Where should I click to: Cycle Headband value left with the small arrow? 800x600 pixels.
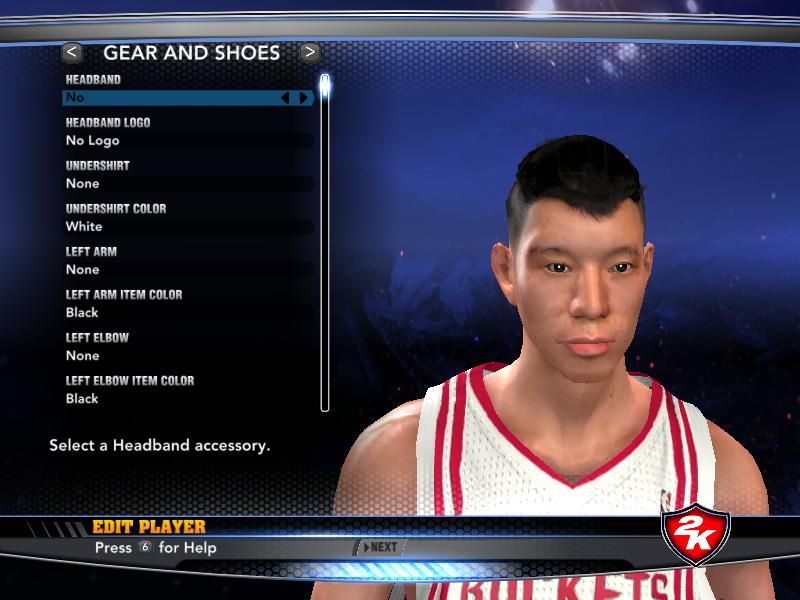(285, 98)
